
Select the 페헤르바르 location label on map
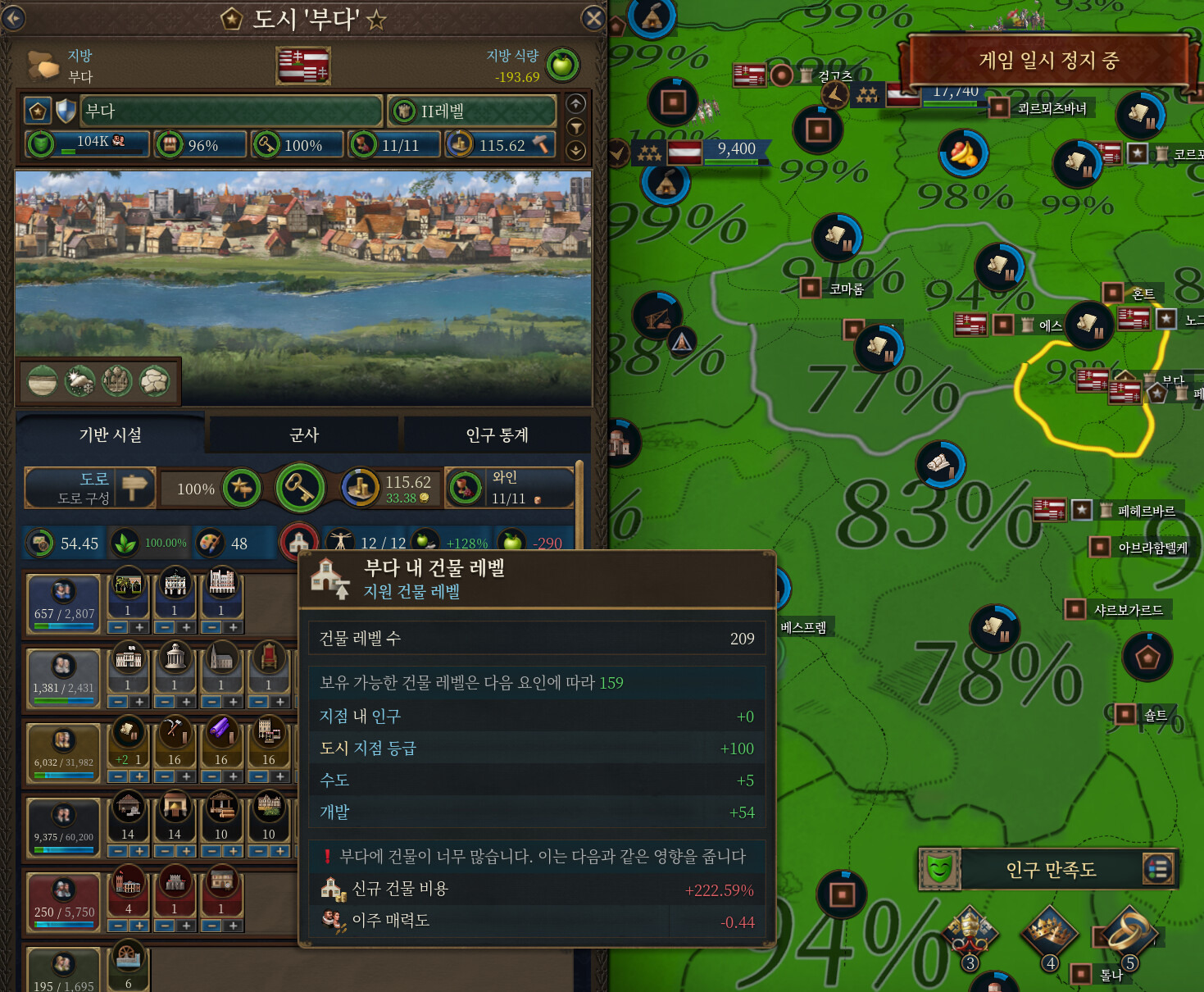pyautogui.click(x=1146, y=511)
